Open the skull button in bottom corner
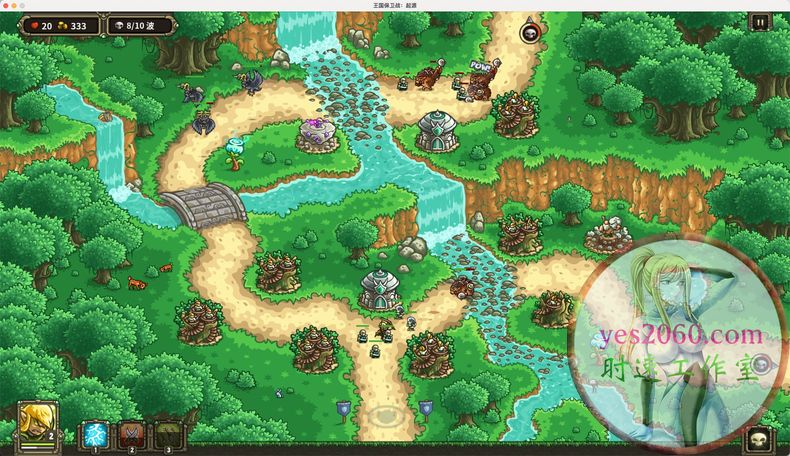Image resolution: width=790 pixels, height=456 pixels. pyautogui.click(x=760, y=440)
